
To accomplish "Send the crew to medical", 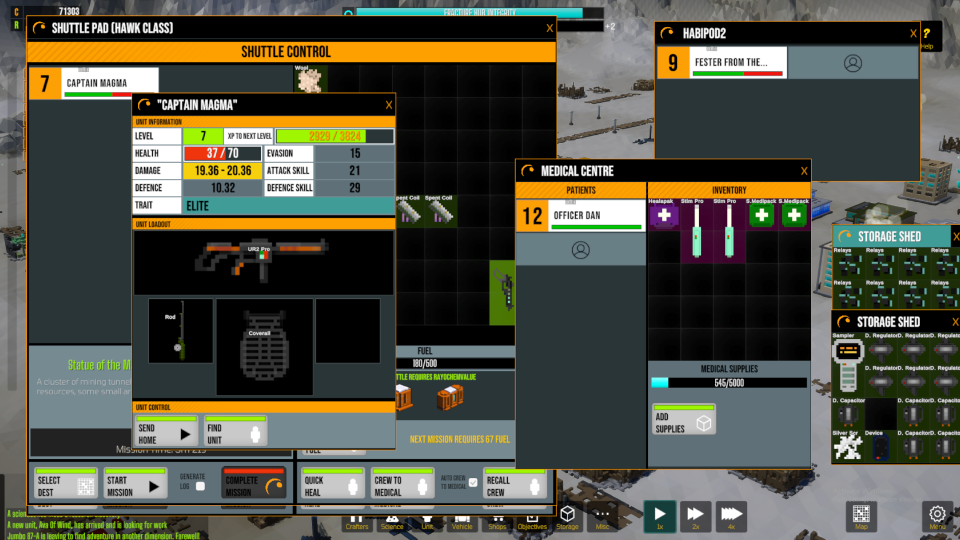I will (x=401, y=484).
